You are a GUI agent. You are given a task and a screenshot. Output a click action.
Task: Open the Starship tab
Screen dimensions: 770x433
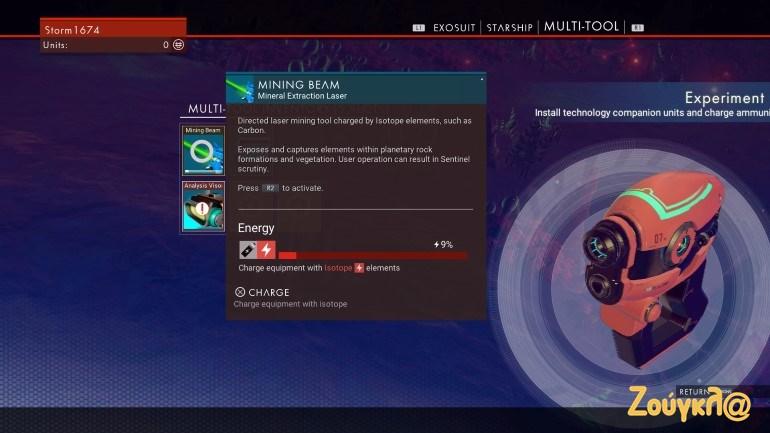tap(509, 27)
